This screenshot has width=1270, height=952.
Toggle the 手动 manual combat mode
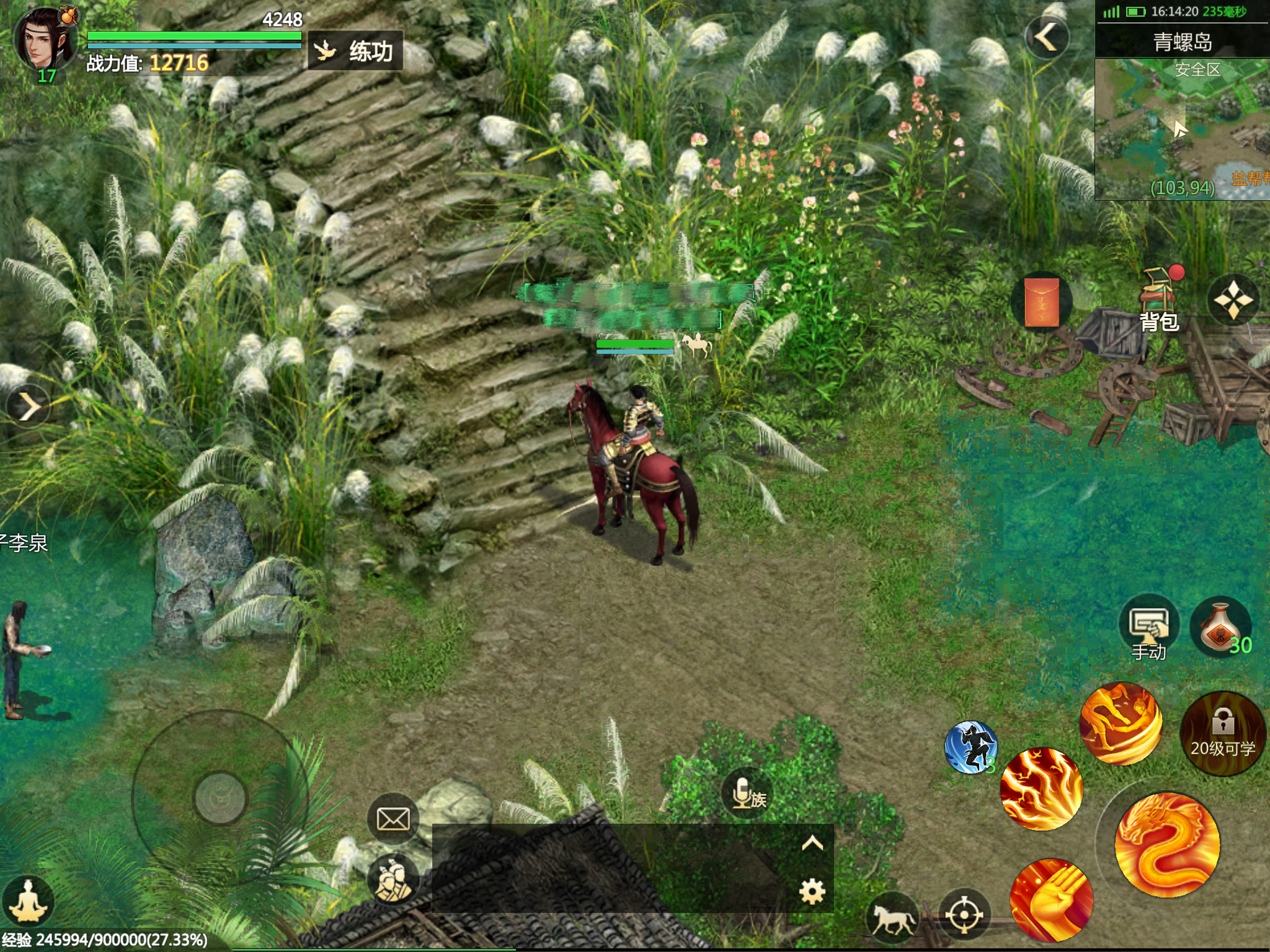pyautogui.click(x=1149, y=627)
